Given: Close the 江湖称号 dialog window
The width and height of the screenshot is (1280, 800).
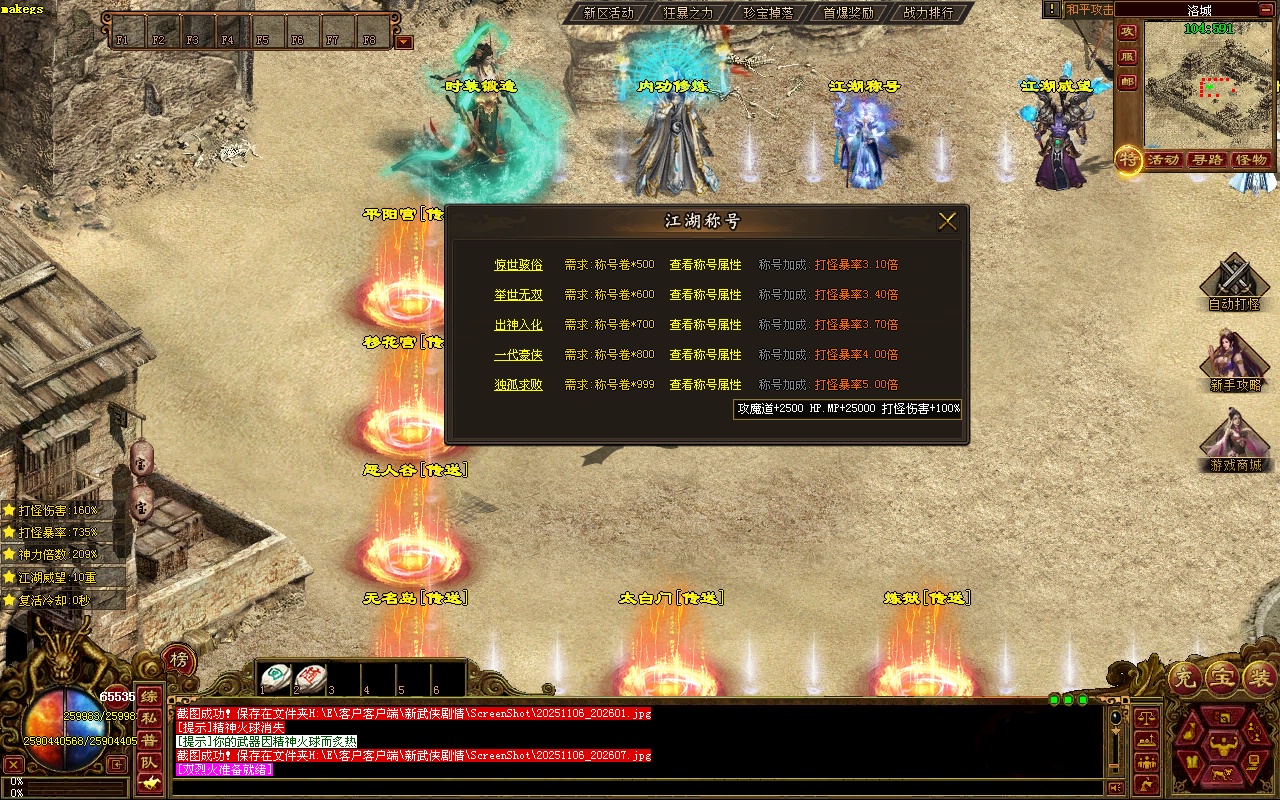Looking at the screenshot, I should tap(947, 221).
